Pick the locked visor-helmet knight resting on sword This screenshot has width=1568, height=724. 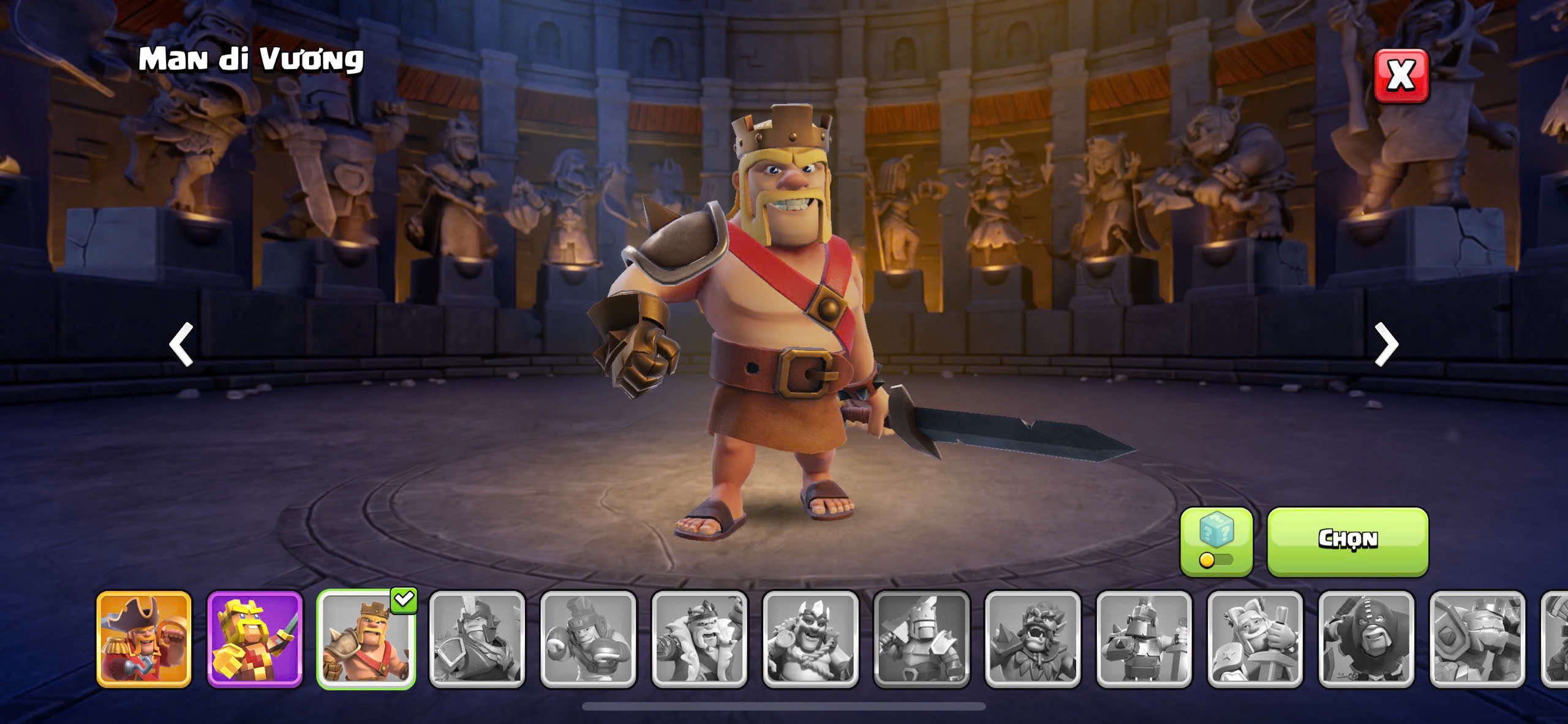(x=1144, y=639)
